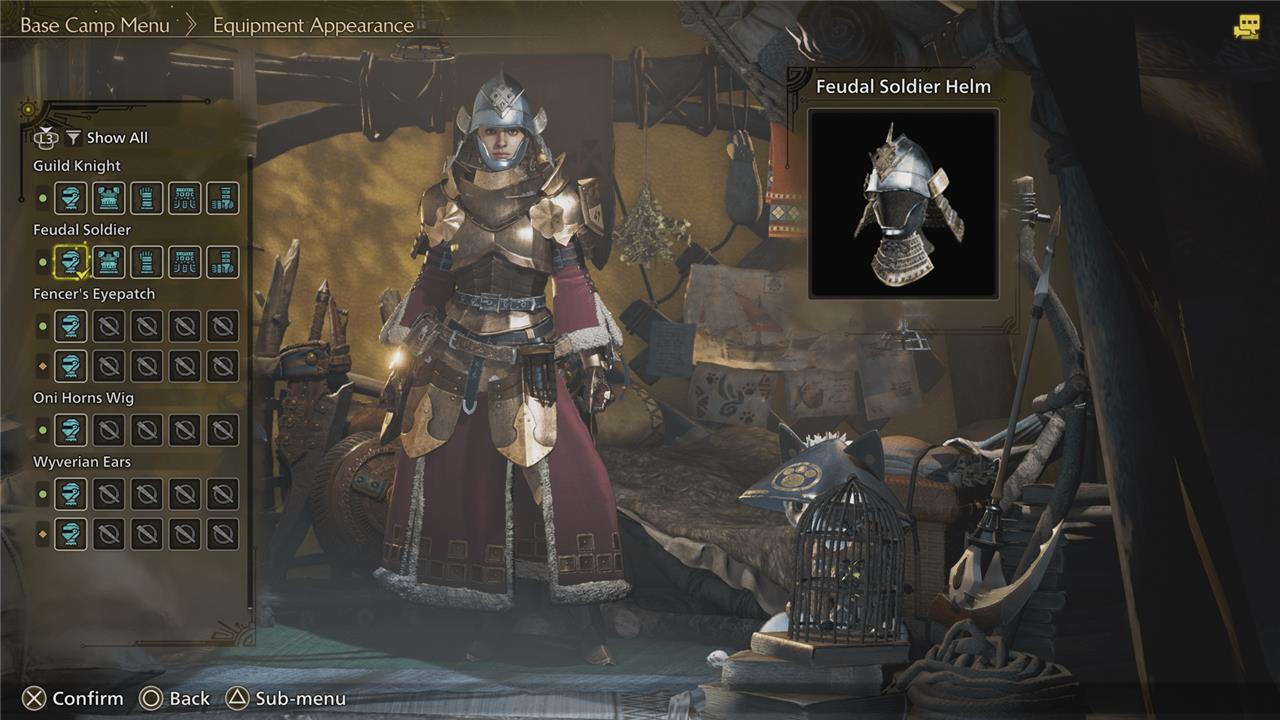
Task: Select Fencer's Eyepatch head slot, orange-diamond row
Action: coord(70,366)
